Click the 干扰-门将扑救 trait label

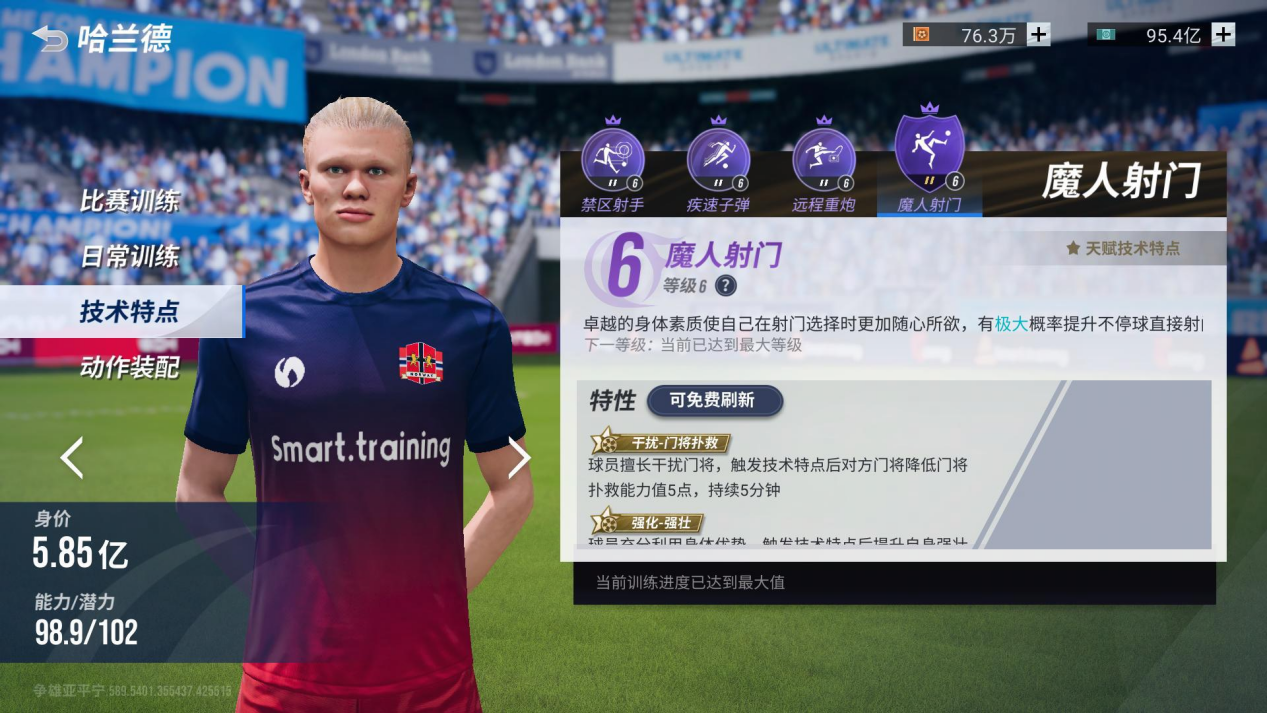(x=661, y=443)
